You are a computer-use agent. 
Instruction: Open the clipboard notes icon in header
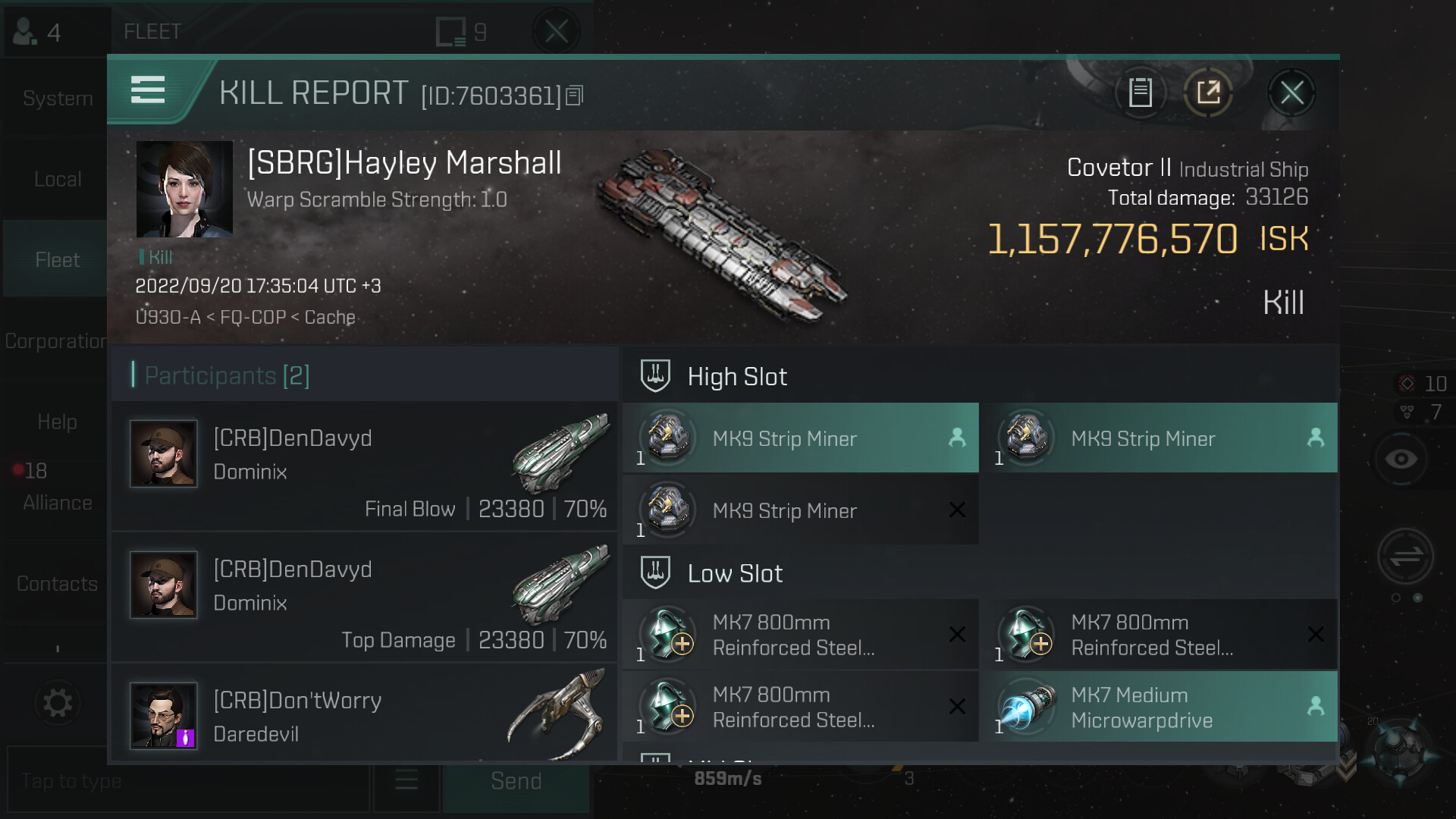coord(1140,93)
